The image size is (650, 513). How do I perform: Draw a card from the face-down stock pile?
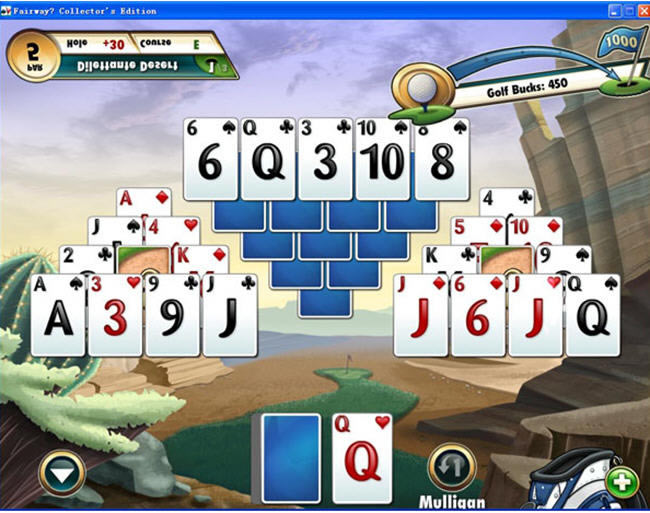click(291, 458)
